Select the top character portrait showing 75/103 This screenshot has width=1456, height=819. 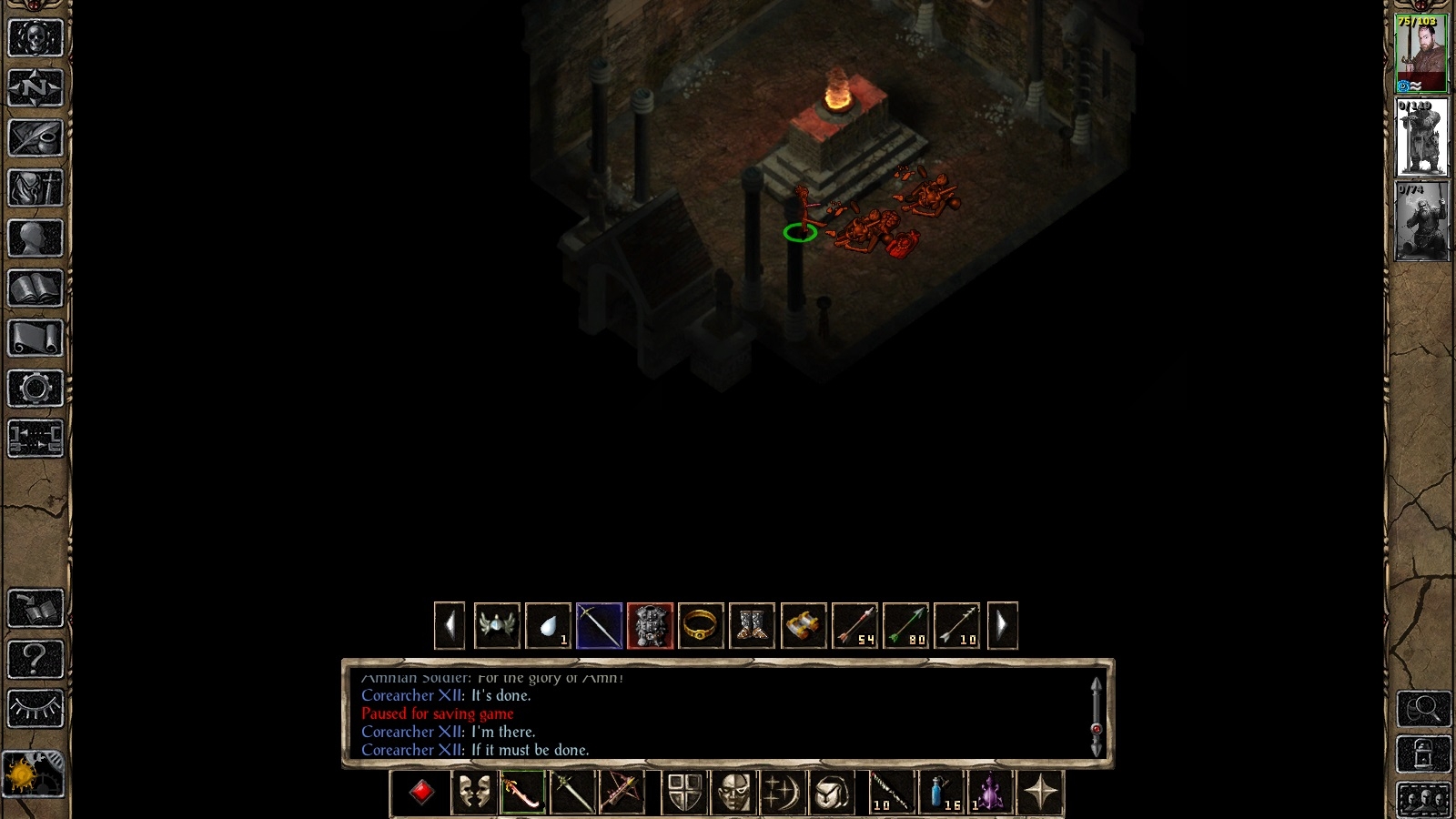[1420, 52]
